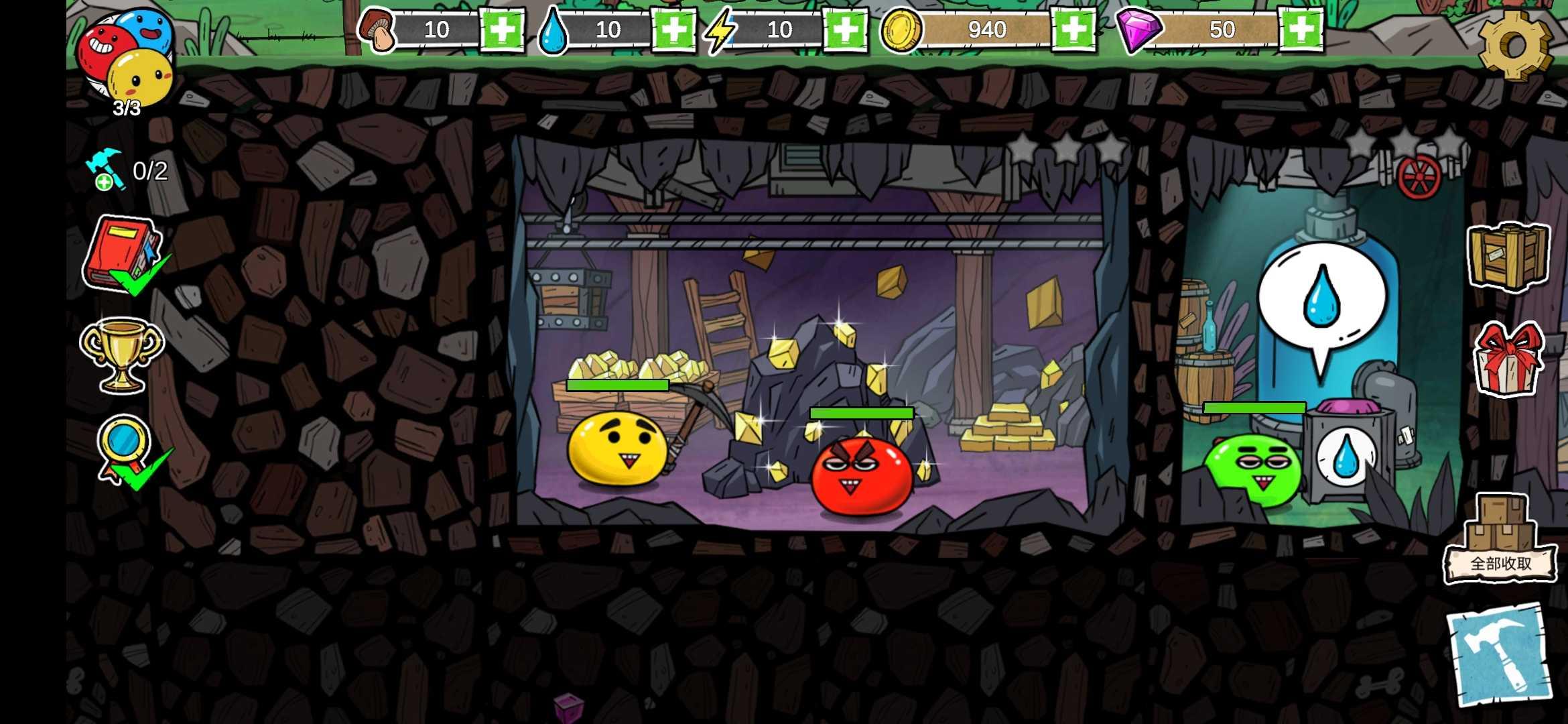This screenshot has height=724, width=1568.
Task: Open the wooden crate storage
Action: click(x=1508, y=257)
